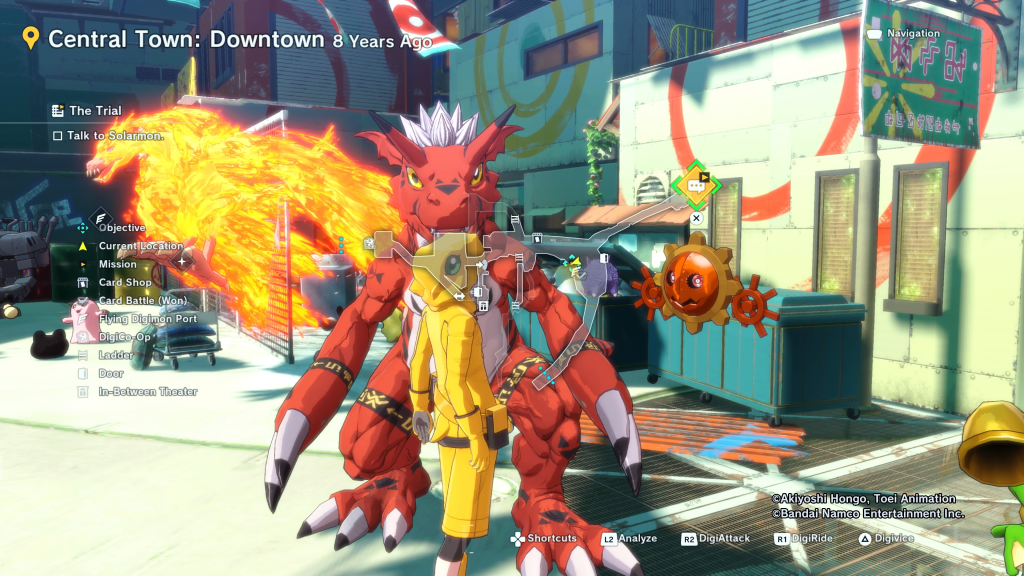Viewport: 1024px width, 576px height.
Task: Choose the Current Location legend entry
Action: pyautogui.click(x=140, y=246)
